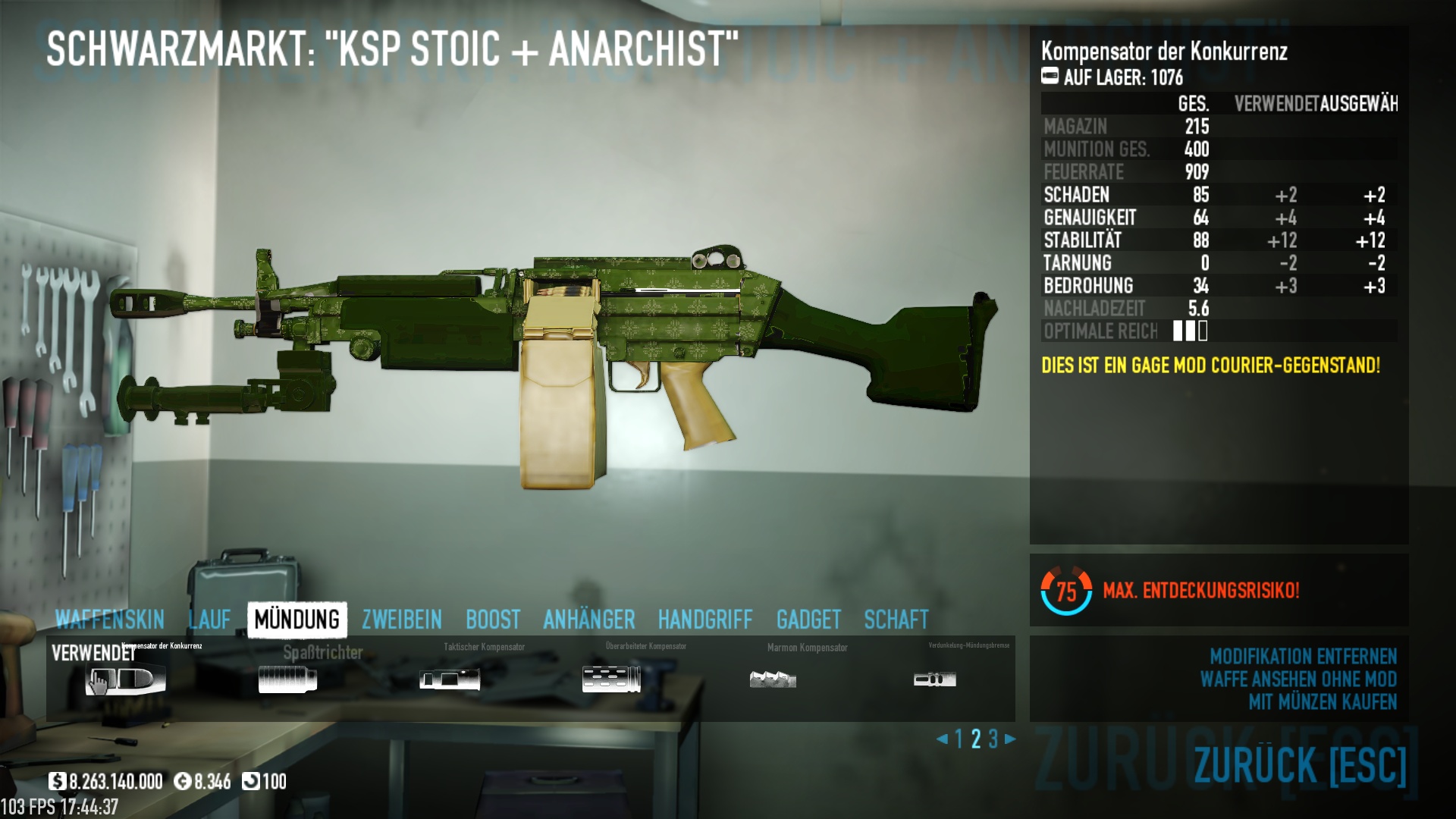The image size is (1456, 819).
Task: Select the Taktischer Kompensator mod
Action: [450, 679]
